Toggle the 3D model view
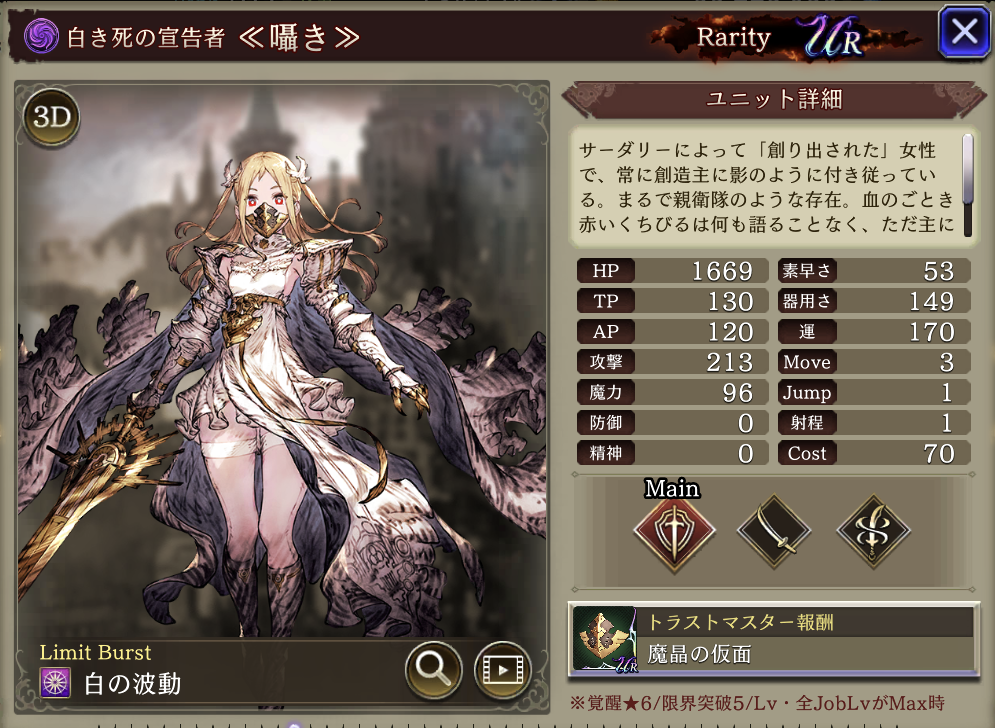Viewport: 995px width, 728px height. point(52,117)
